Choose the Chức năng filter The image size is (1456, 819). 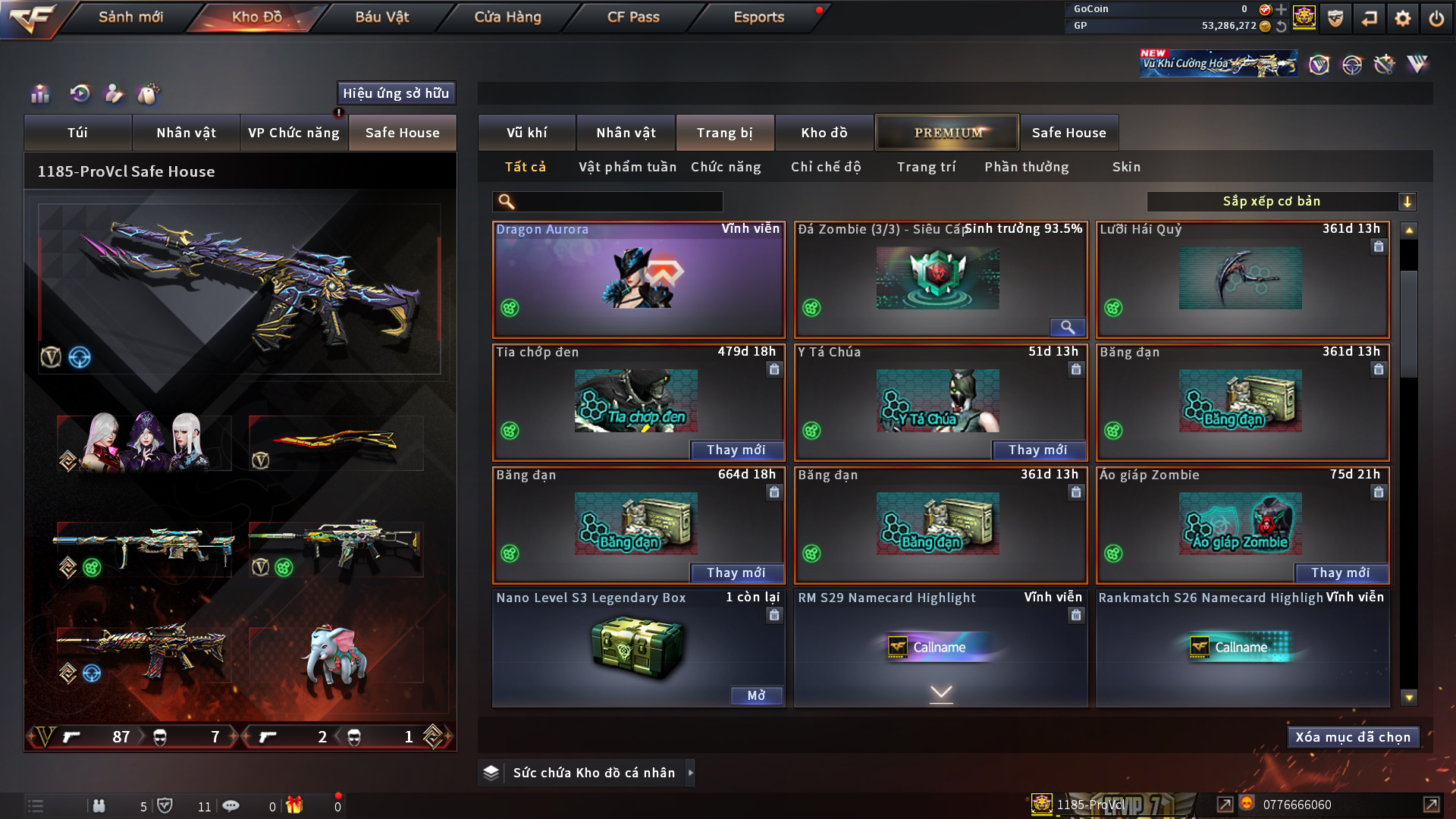(726, 167)
